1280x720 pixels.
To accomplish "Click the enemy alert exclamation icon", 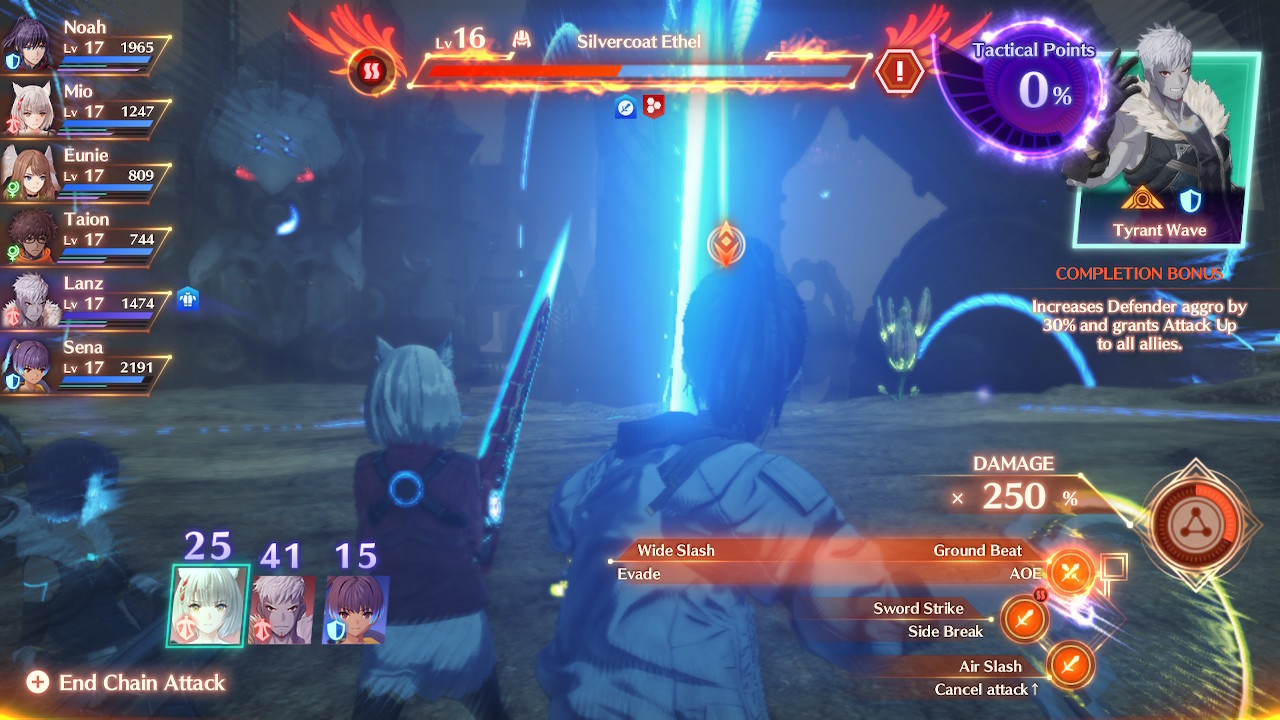I will [900, 71].
